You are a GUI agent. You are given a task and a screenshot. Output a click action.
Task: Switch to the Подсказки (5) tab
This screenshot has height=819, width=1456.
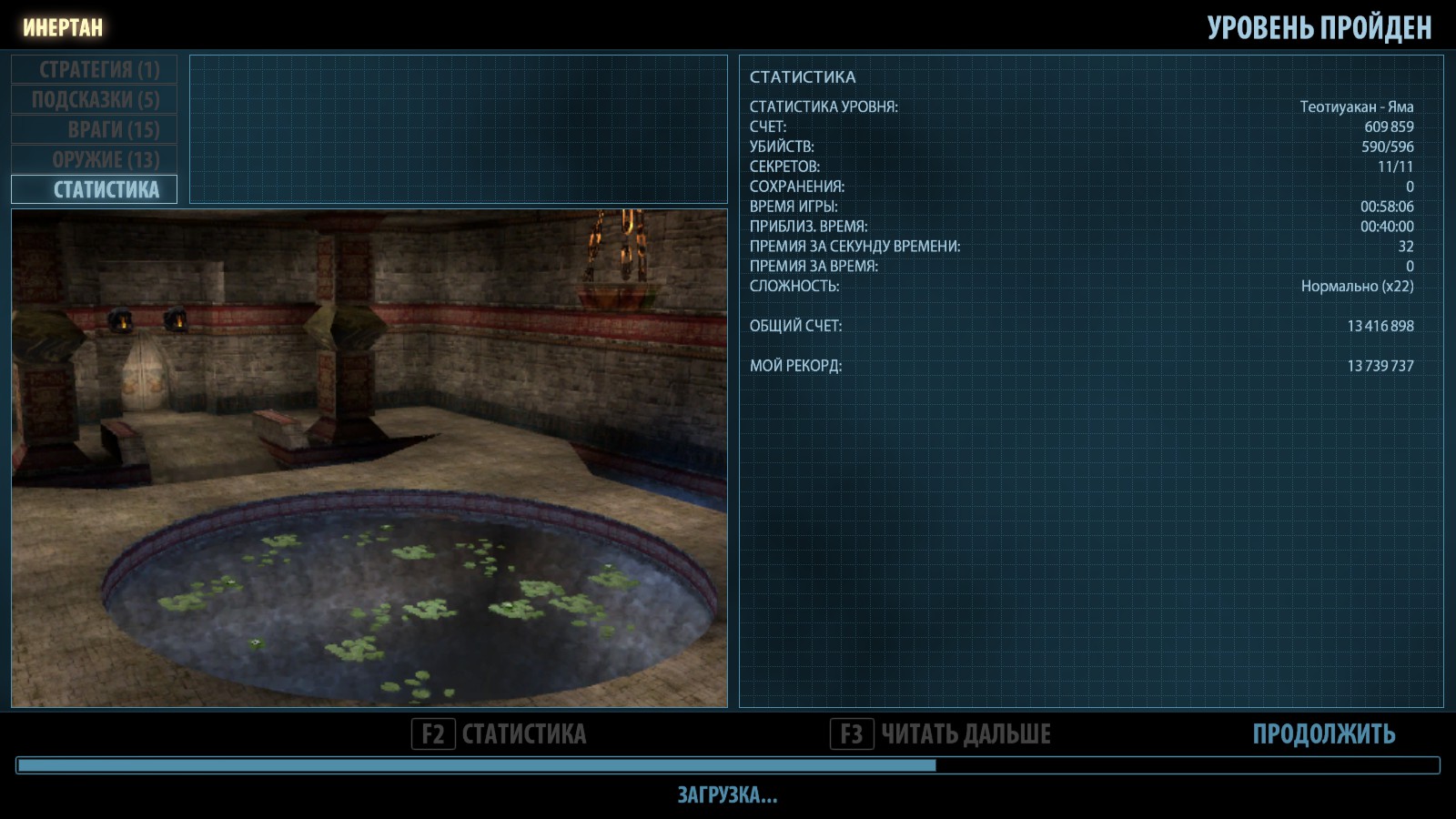95,99
